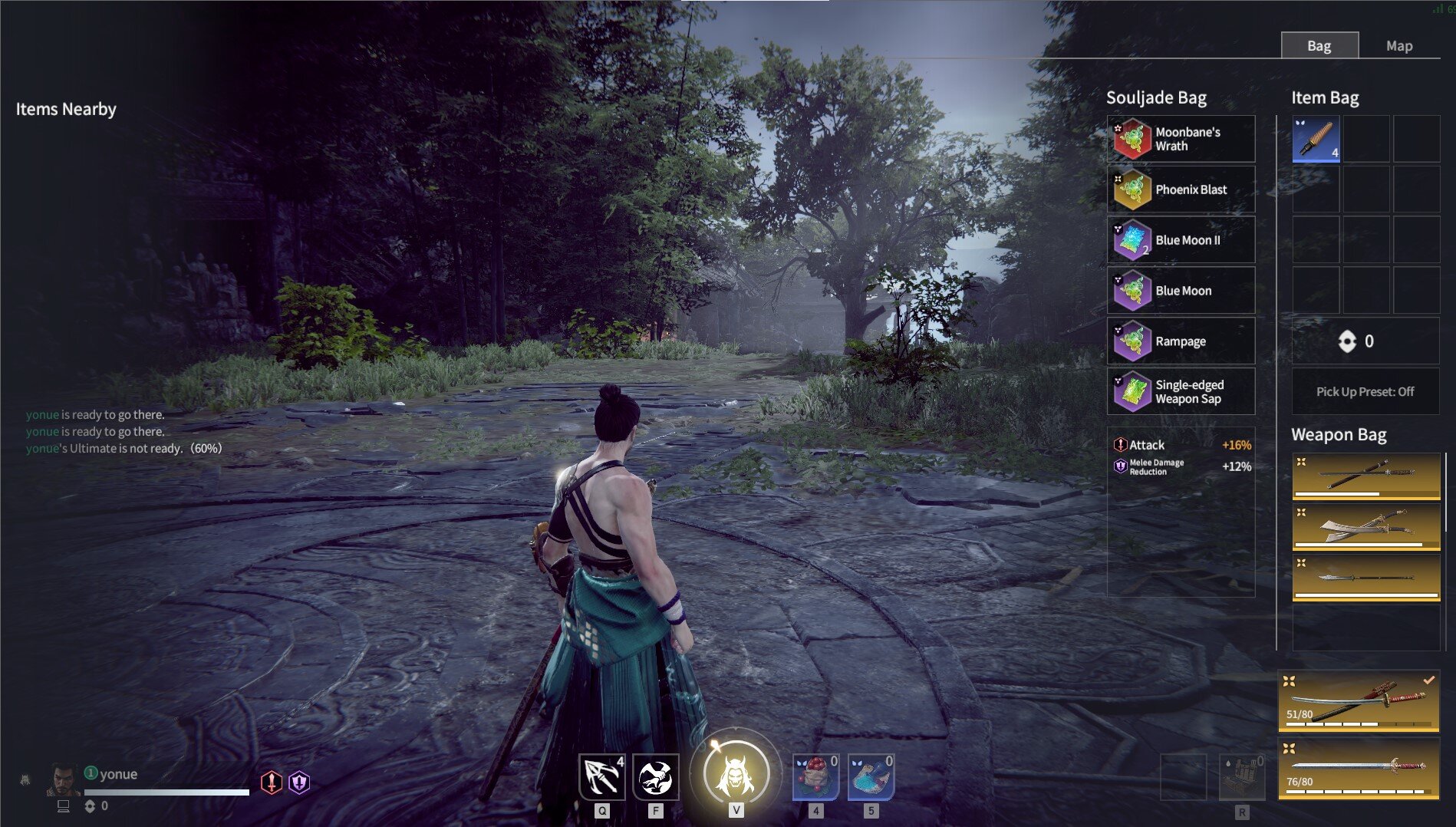Use the healing food in slot 4

[816, 776]
